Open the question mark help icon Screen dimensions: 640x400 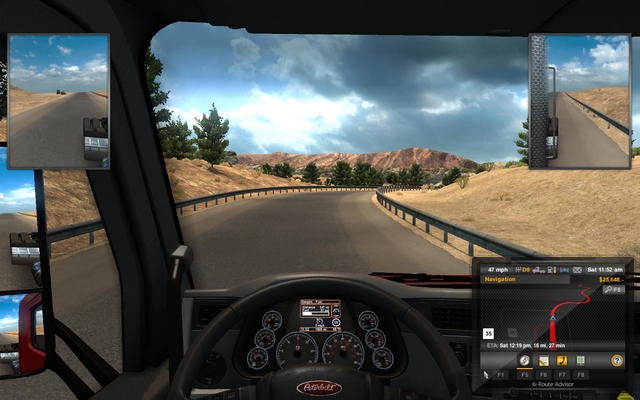[616, 360]
